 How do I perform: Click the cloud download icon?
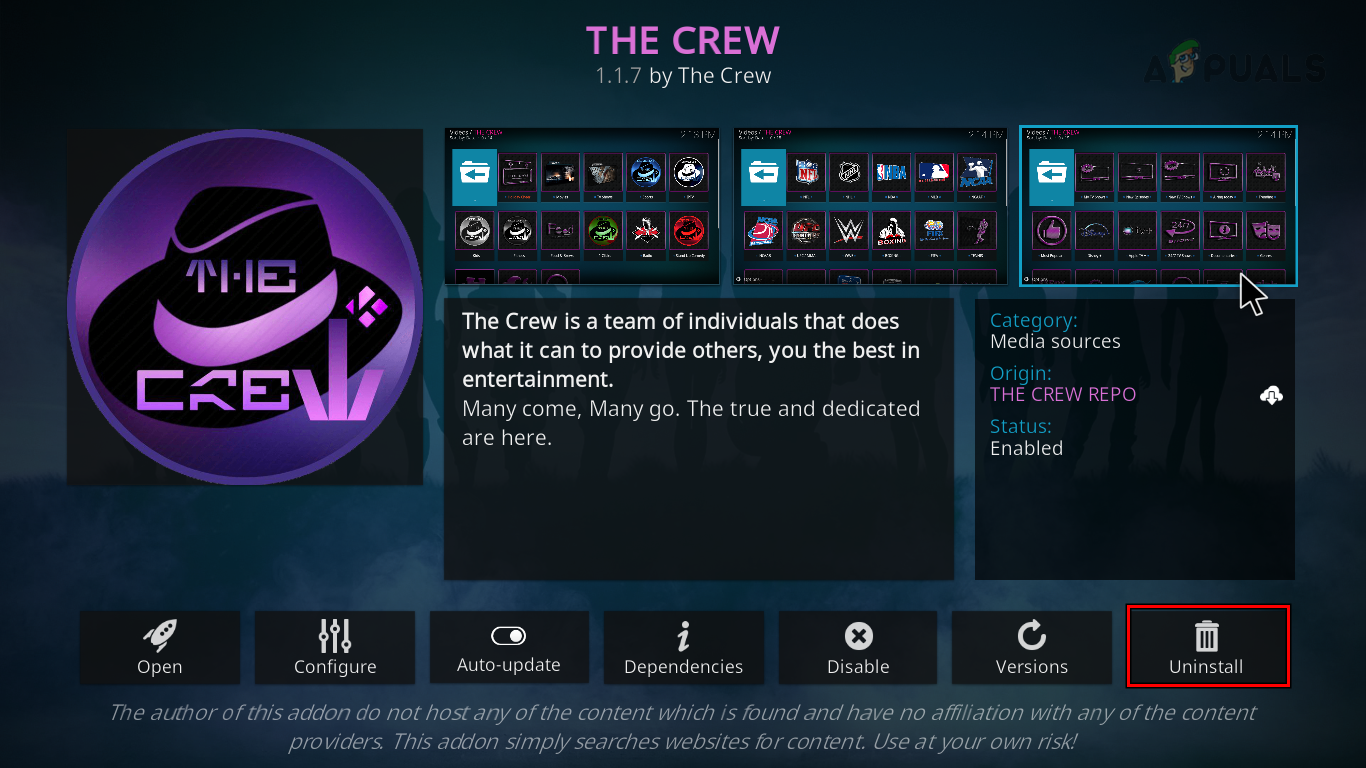point(1271,395)
